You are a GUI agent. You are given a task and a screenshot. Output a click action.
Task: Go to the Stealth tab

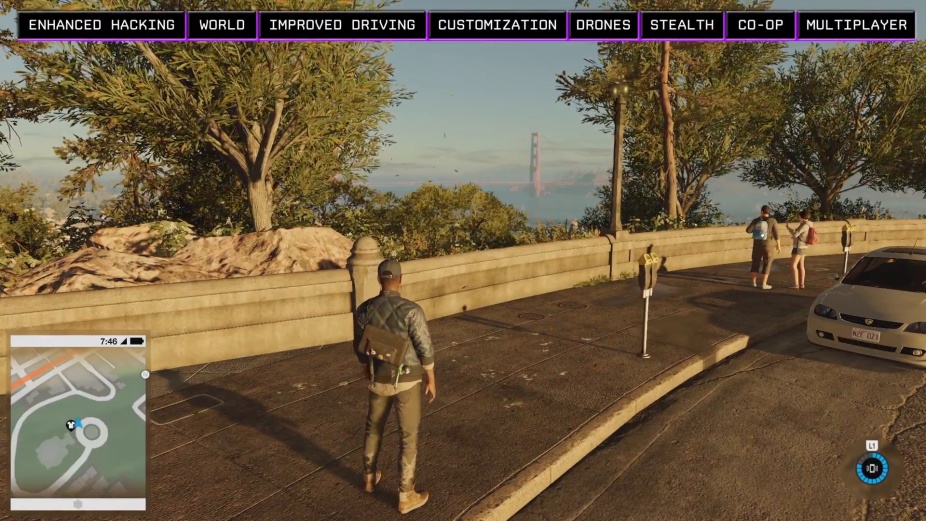(x=682, y=25)
